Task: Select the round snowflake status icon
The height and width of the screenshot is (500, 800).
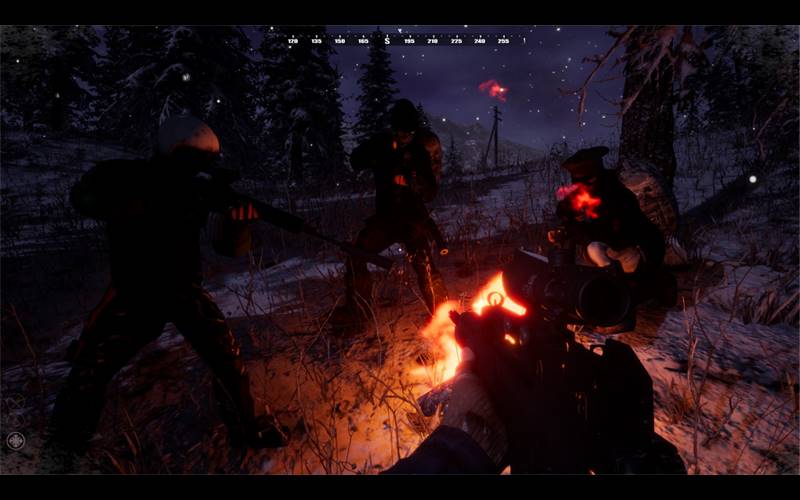Action: (x=15, y=440)
